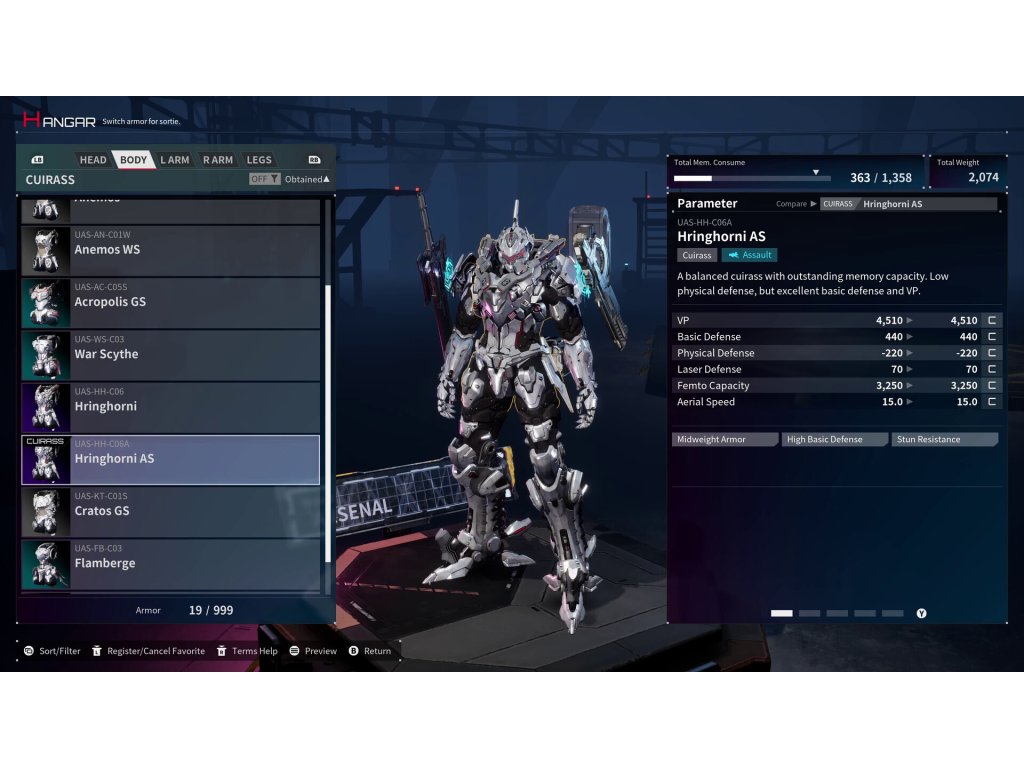Equip the Cratos GS cuirass
The image size is (1024, 768).
[171, 511]
